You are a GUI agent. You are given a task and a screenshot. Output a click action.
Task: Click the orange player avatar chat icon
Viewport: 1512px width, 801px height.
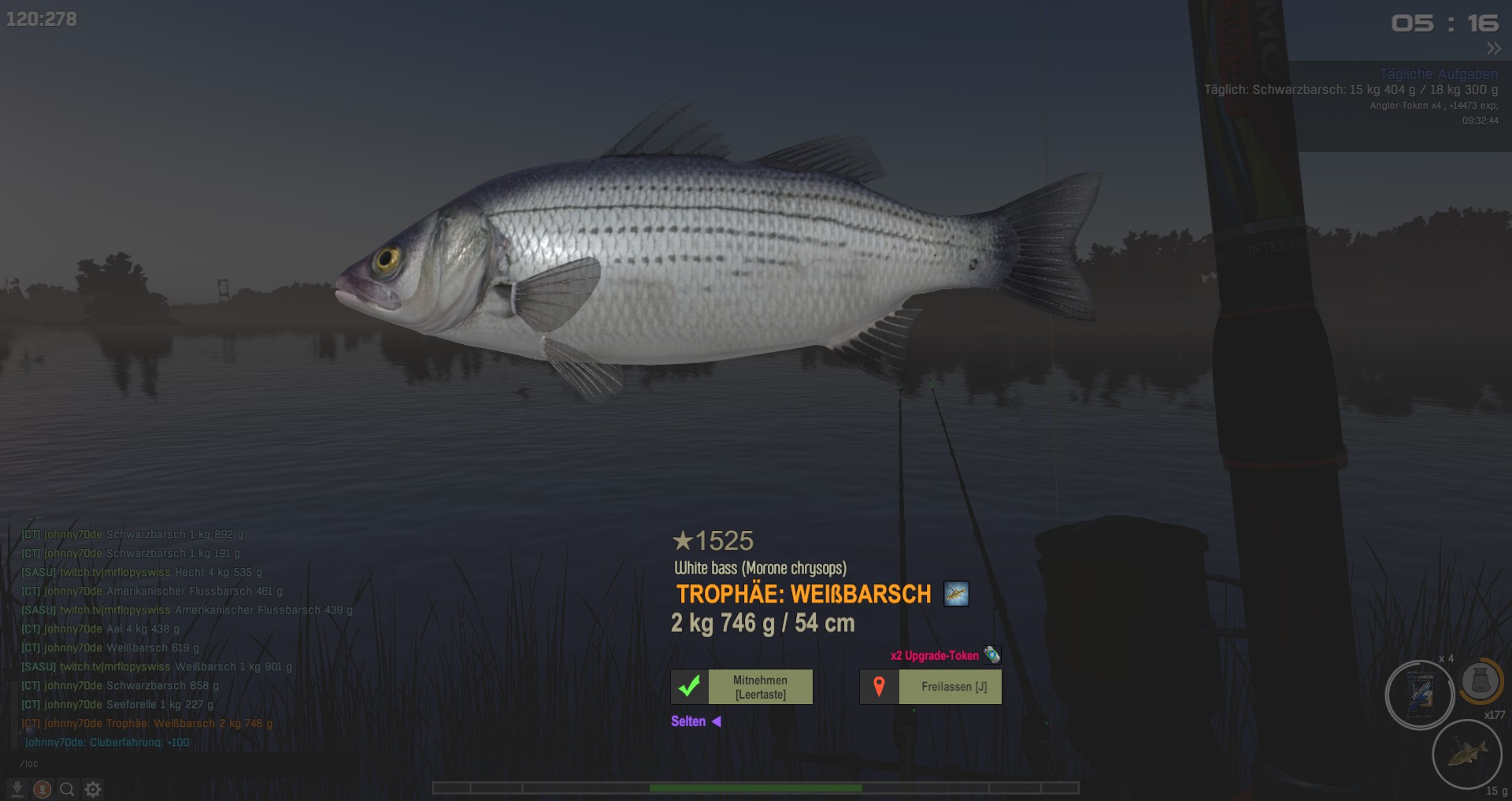[43, 789]
